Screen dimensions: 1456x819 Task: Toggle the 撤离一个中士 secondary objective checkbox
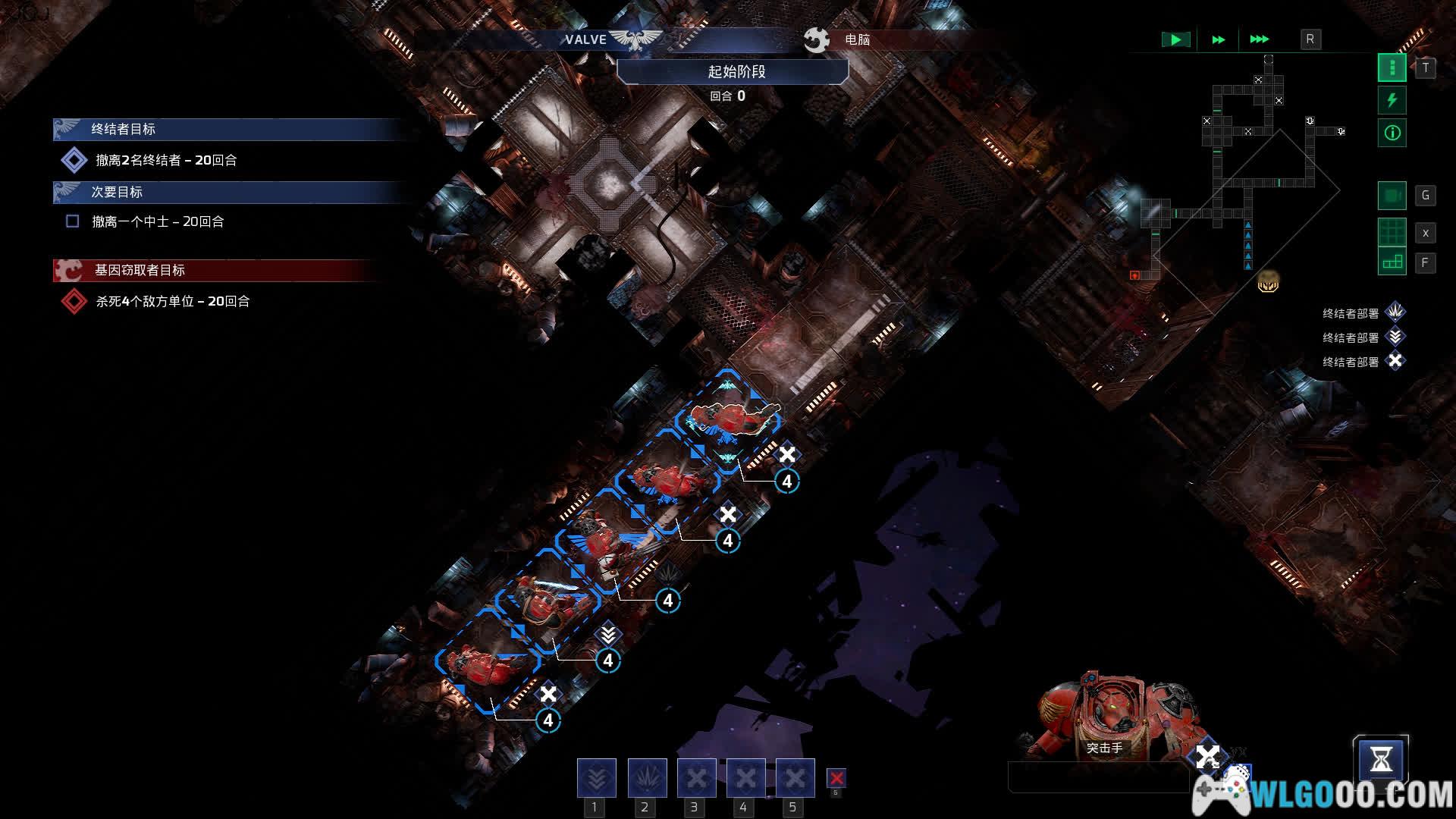73,221
